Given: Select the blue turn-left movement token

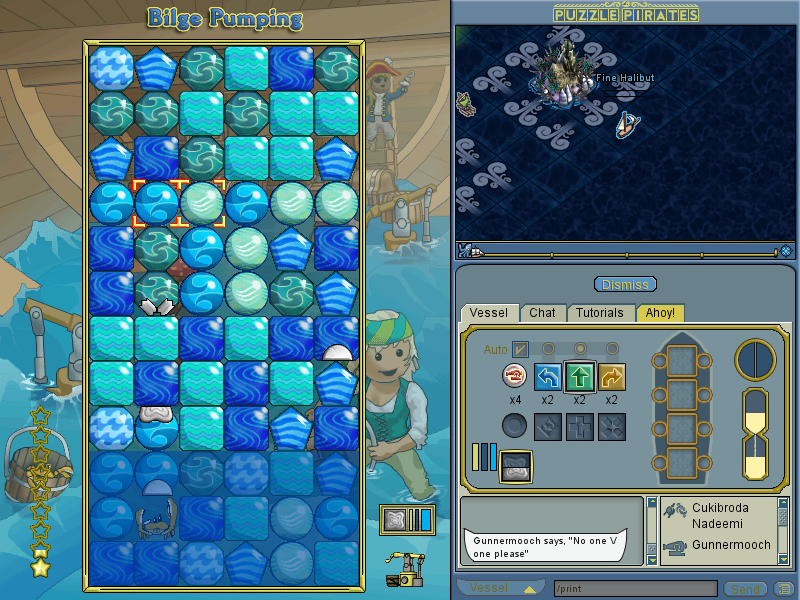Looking at the screenshot, I should 548,376.
